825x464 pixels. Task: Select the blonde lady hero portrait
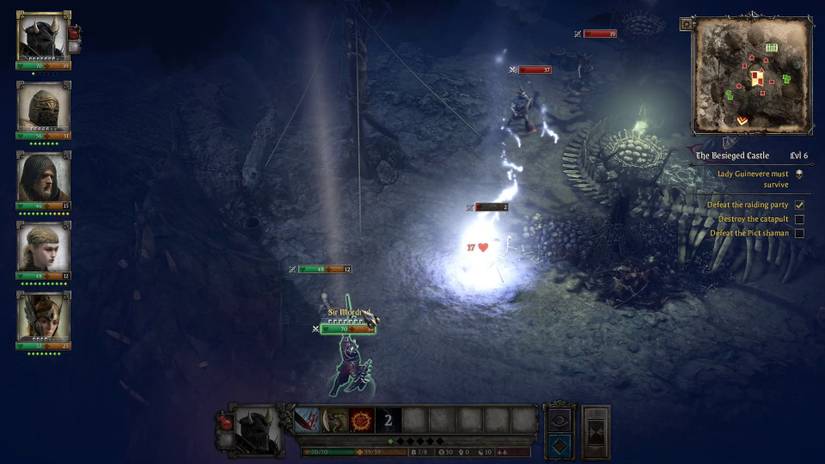coord(43,247)
